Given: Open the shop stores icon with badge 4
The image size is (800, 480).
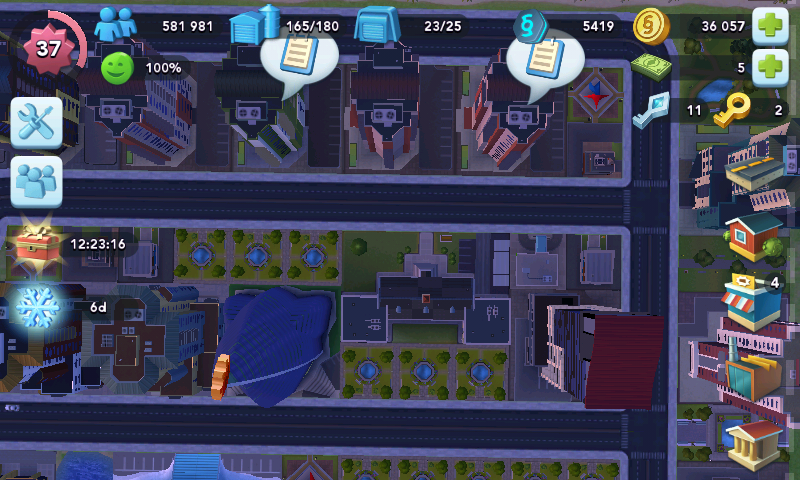Looking at the screenshot, I should [x=749, y=300].
